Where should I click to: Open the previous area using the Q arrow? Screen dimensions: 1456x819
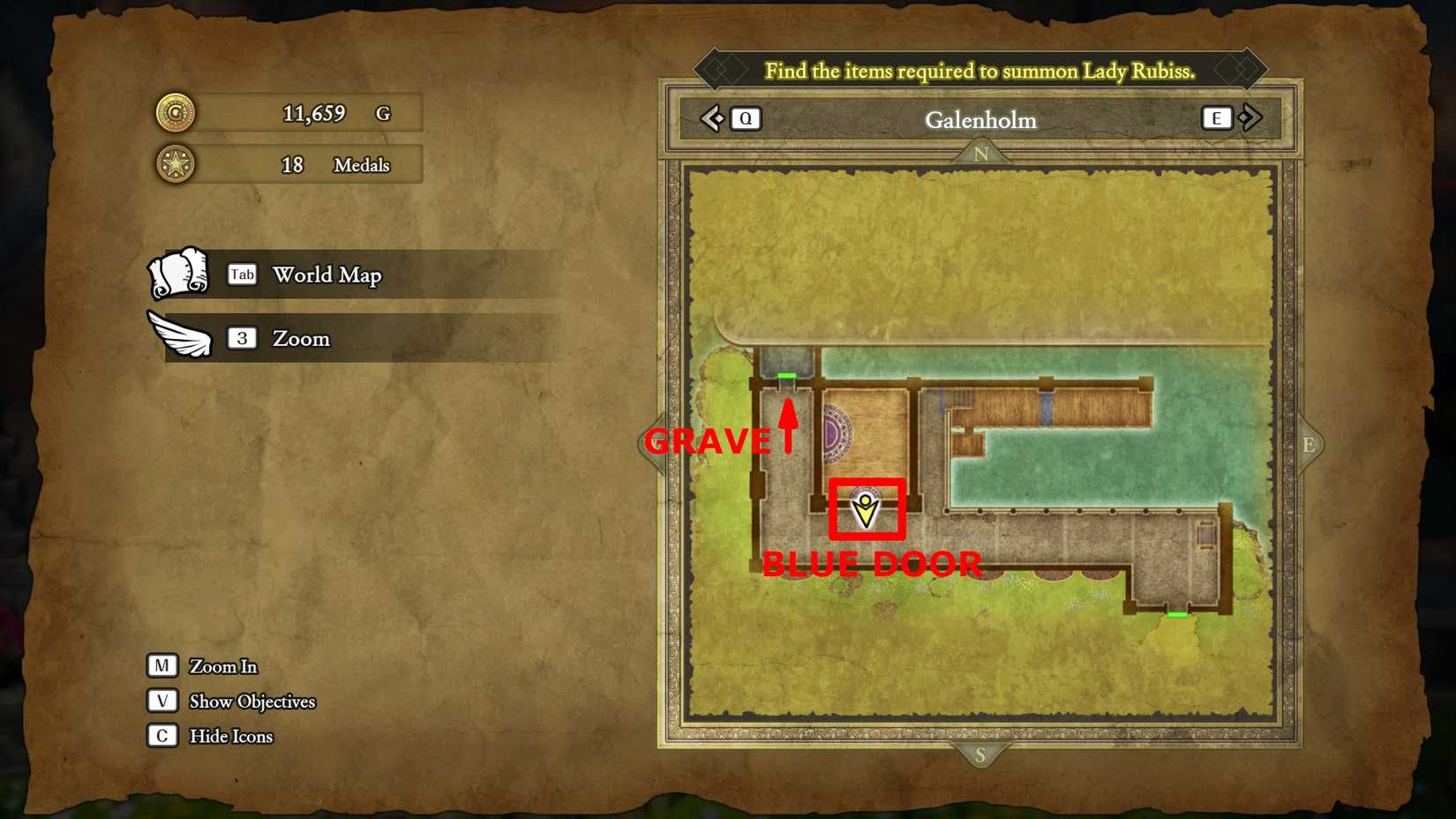point(746,117)
